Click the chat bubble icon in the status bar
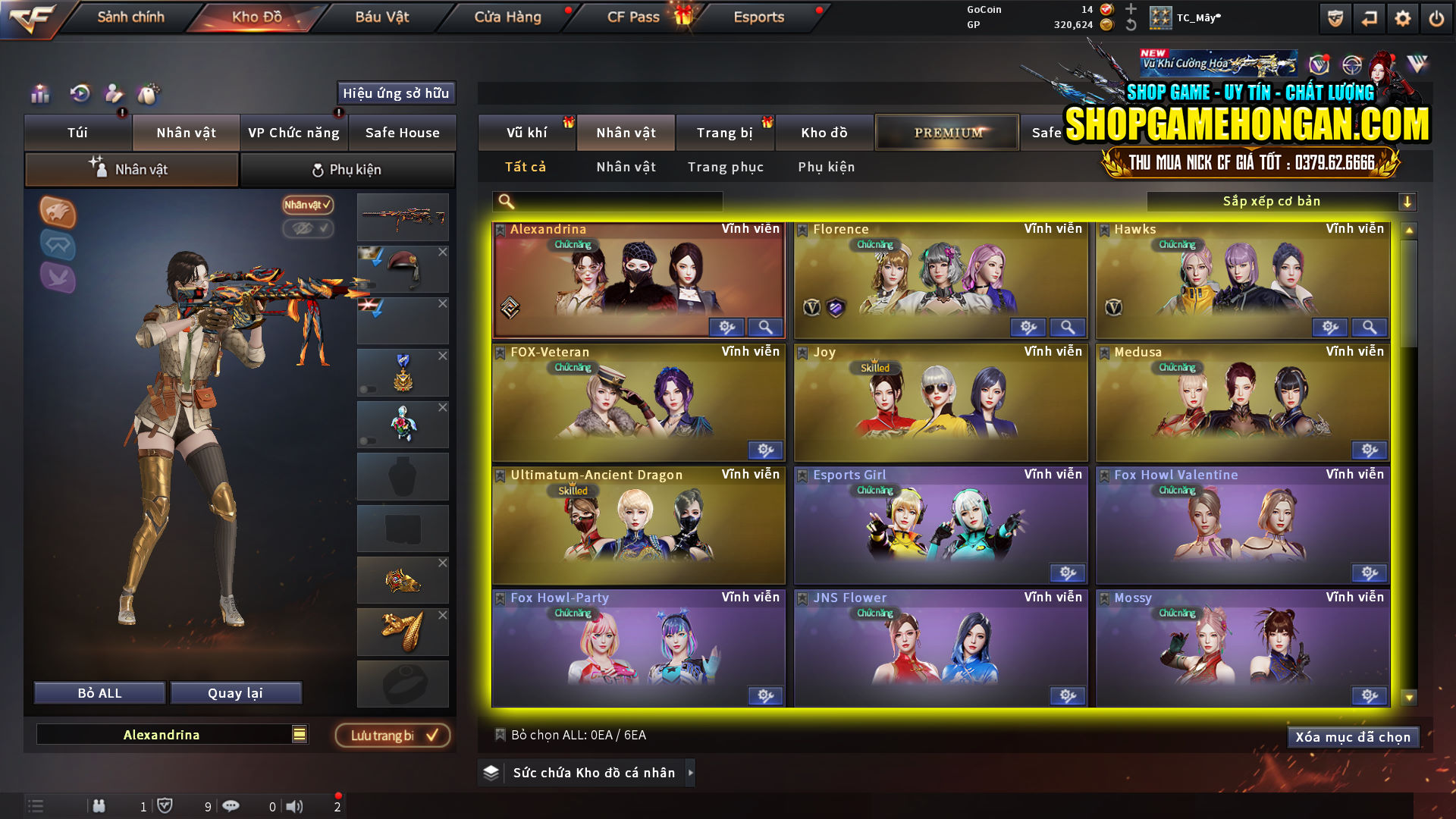This screenshot has height=819, width=1456. click(231, 806)
